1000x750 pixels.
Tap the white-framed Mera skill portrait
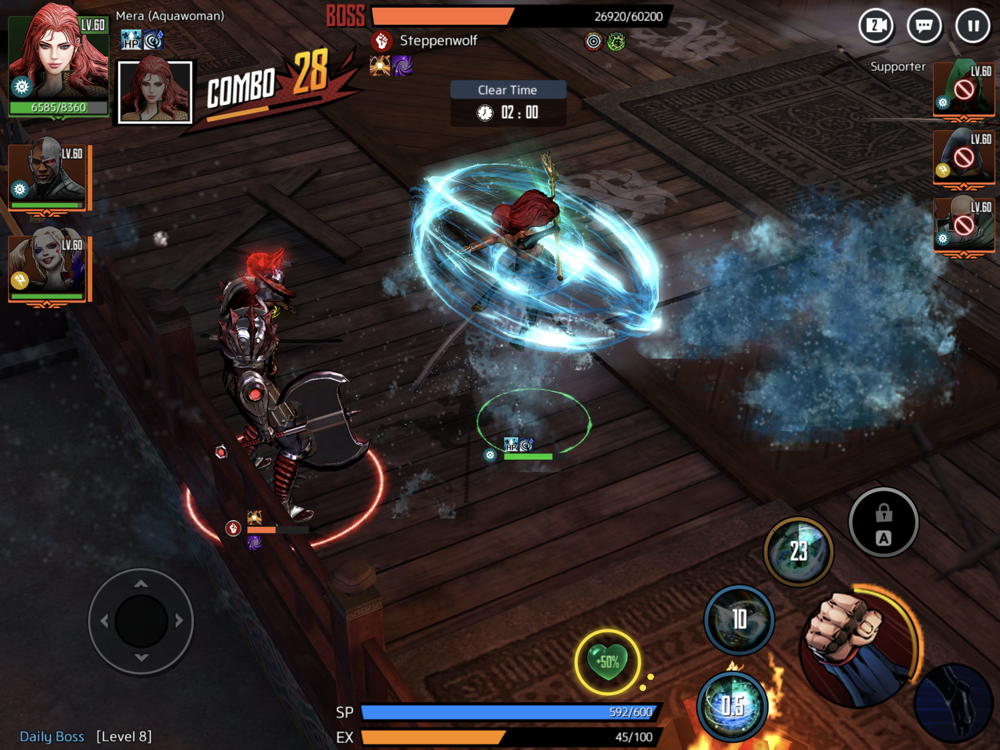[155, 91]
